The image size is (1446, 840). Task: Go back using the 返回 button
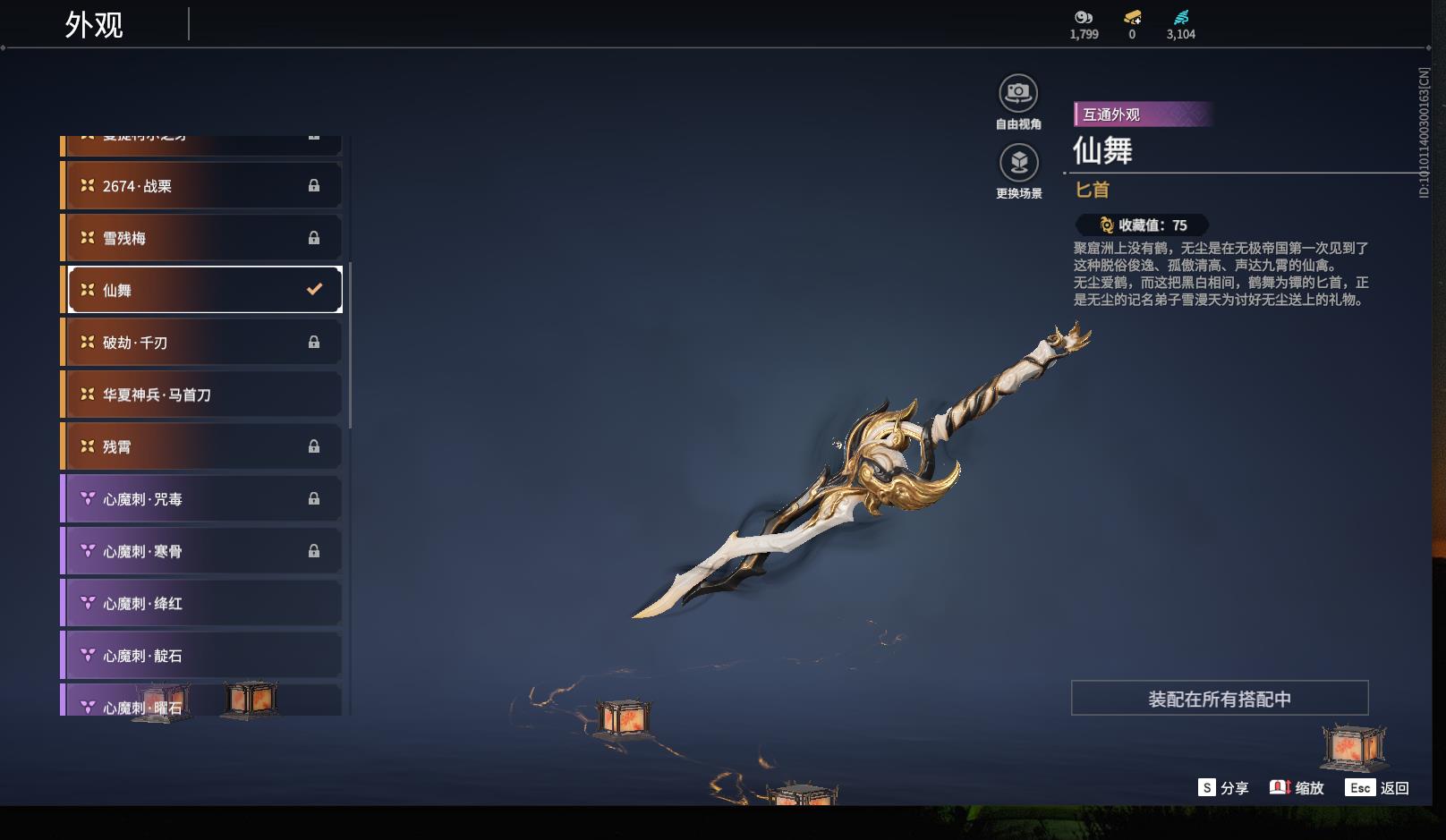point(1378,788)
